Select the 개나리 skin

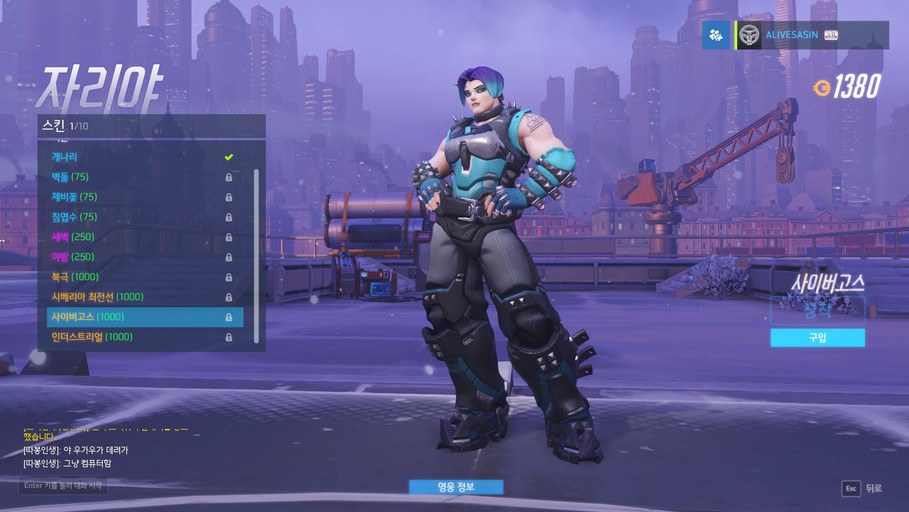tap(140, 157)
